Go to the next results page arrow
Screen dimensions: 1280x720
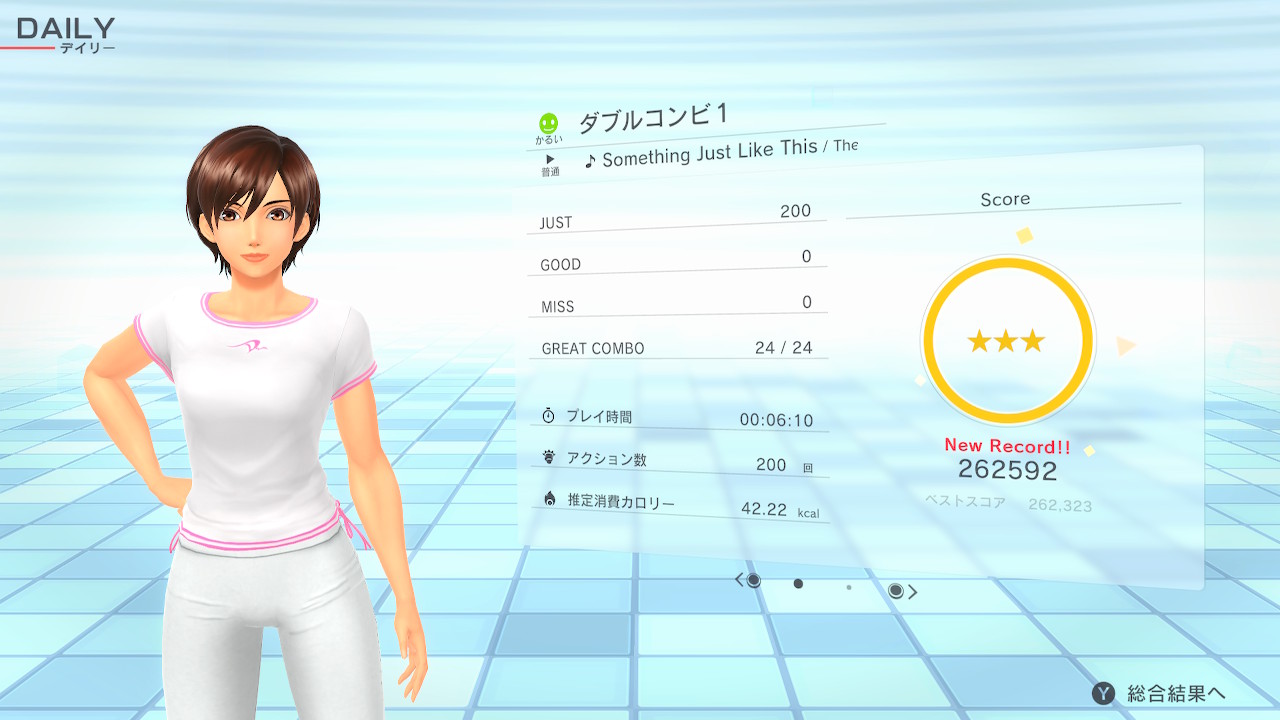click(x=912, y=592)
